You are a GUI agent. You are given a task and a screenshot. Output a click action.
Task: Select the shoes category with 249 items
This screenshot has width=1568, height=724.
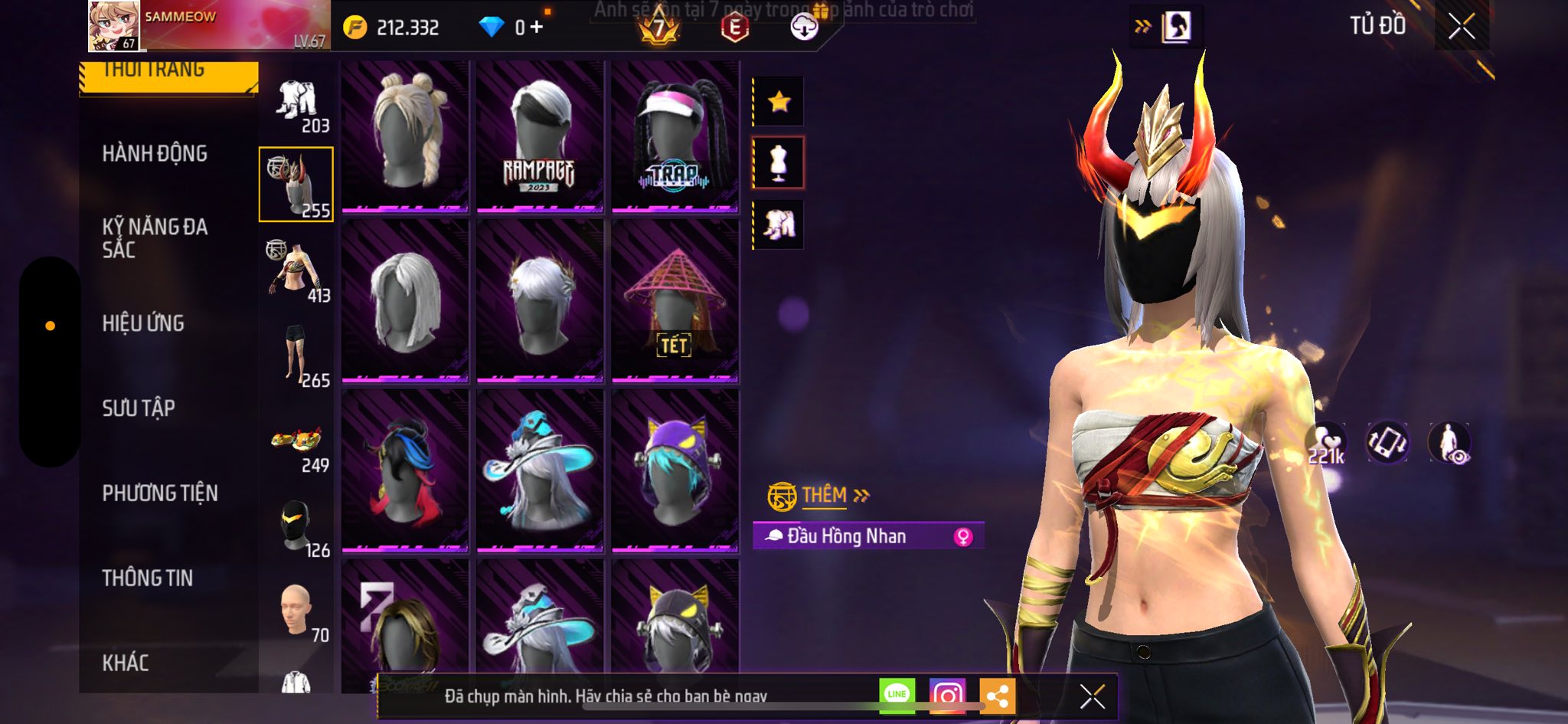297,448
